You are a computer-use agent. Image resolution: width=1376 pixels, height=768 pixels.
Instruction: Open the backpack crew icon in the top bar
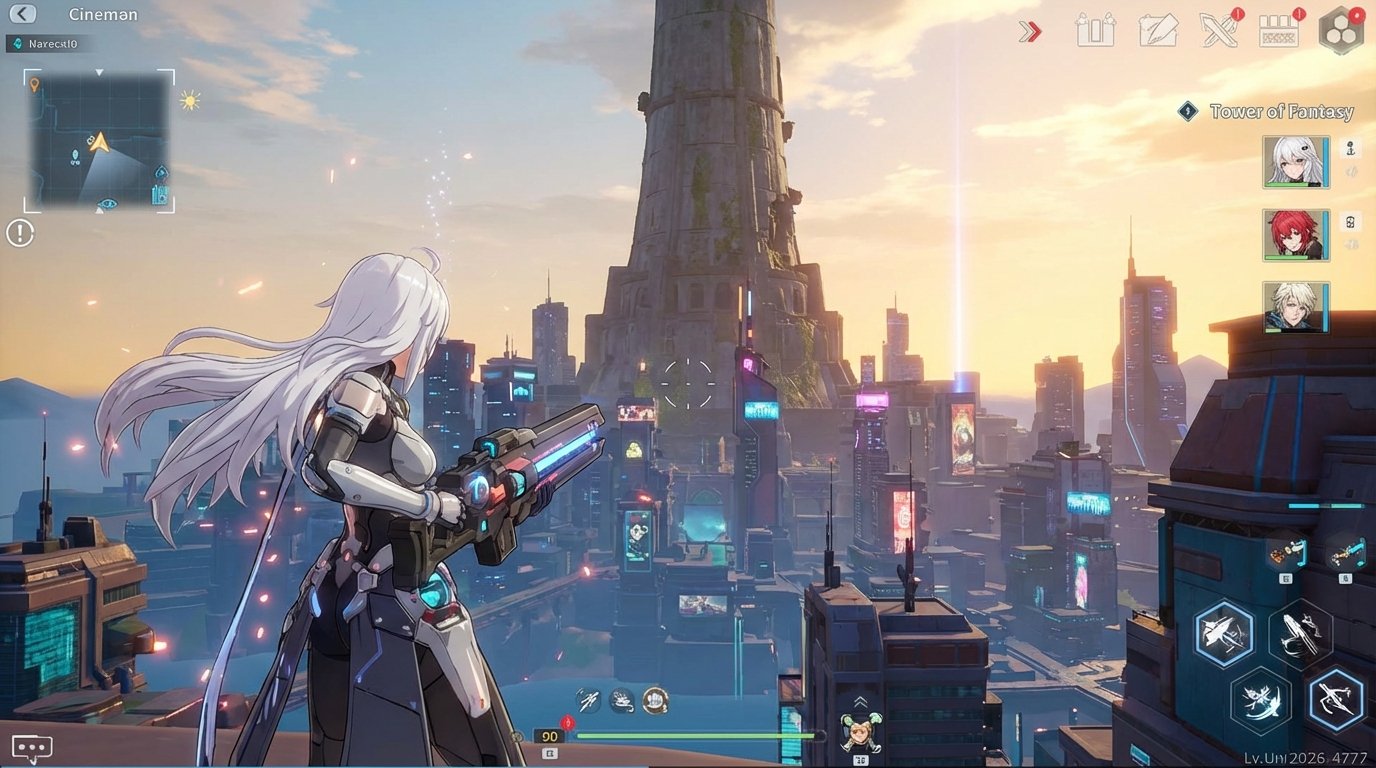pos(1096,30)
